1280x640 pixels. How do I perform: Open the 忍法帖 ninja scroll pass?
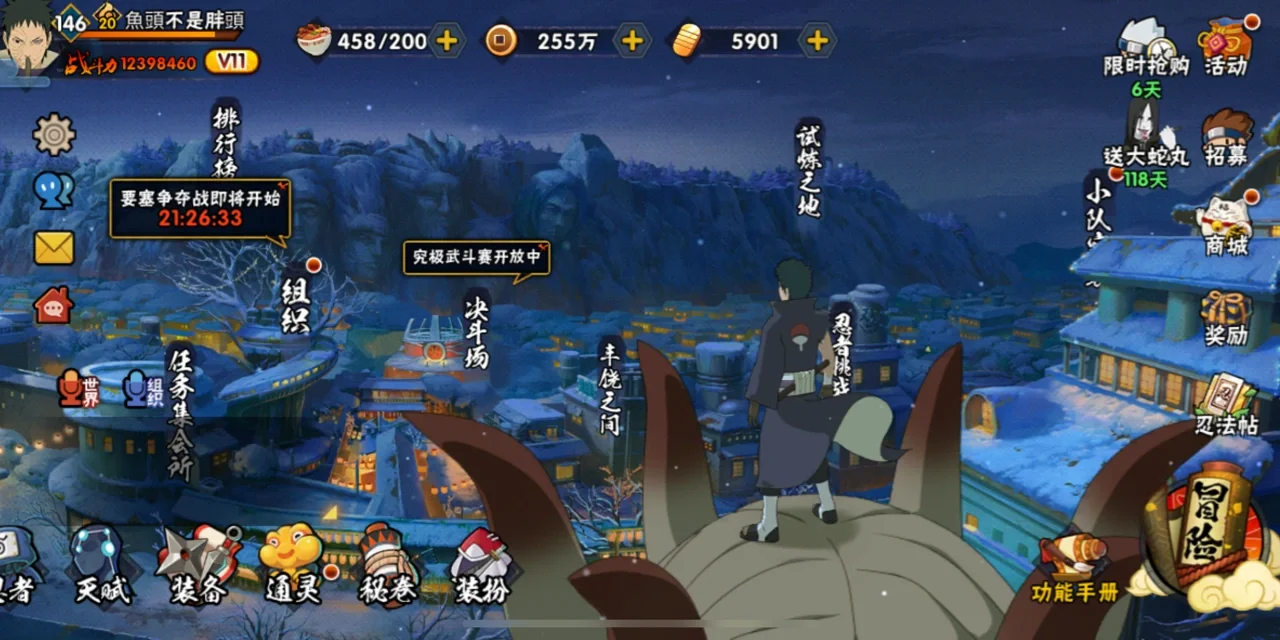pyautogui.click(x=1226, y=404)
